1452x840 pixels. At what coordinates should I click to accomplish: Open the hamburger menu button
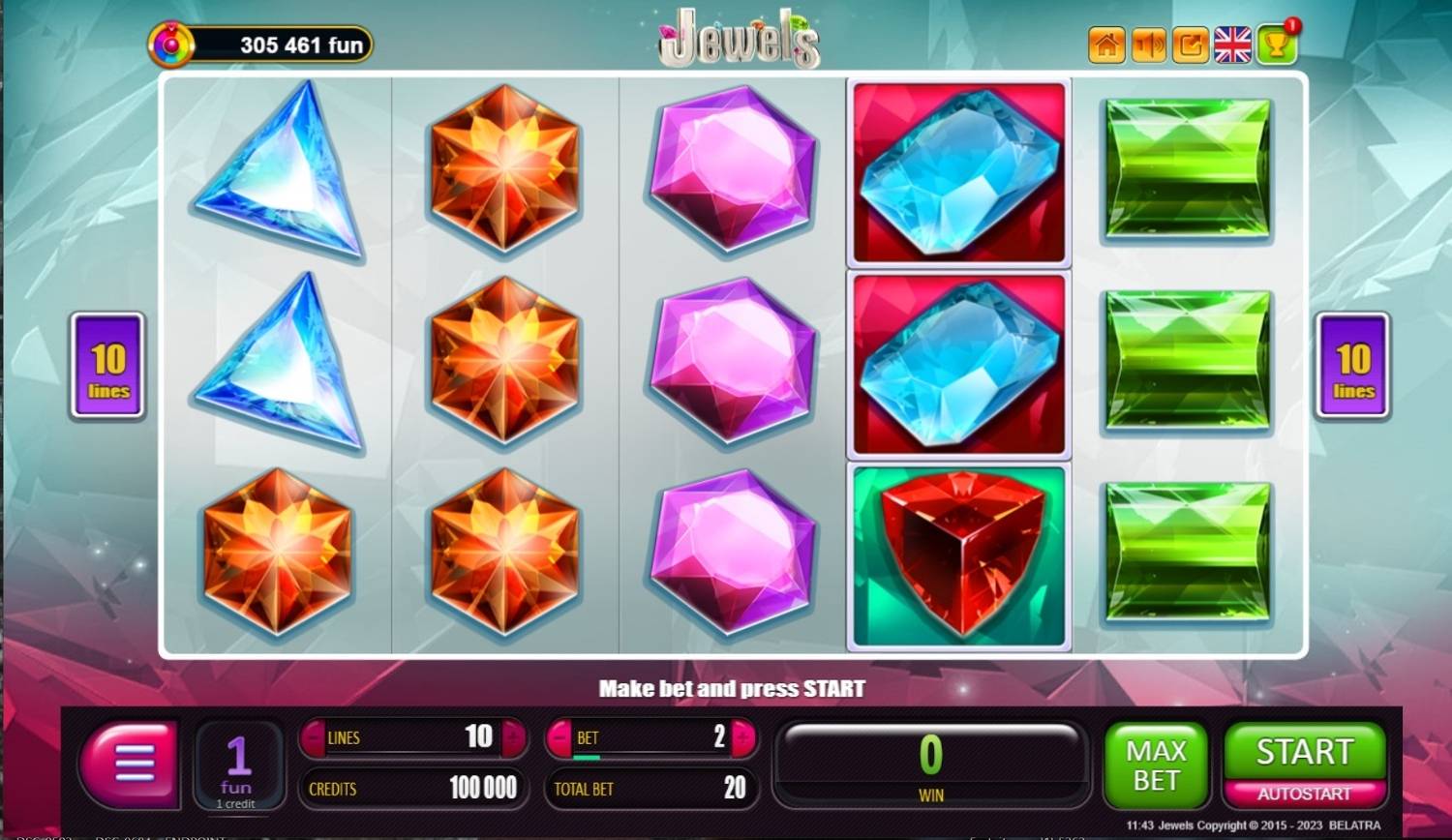pyautogui.click(x=130, y=765)
